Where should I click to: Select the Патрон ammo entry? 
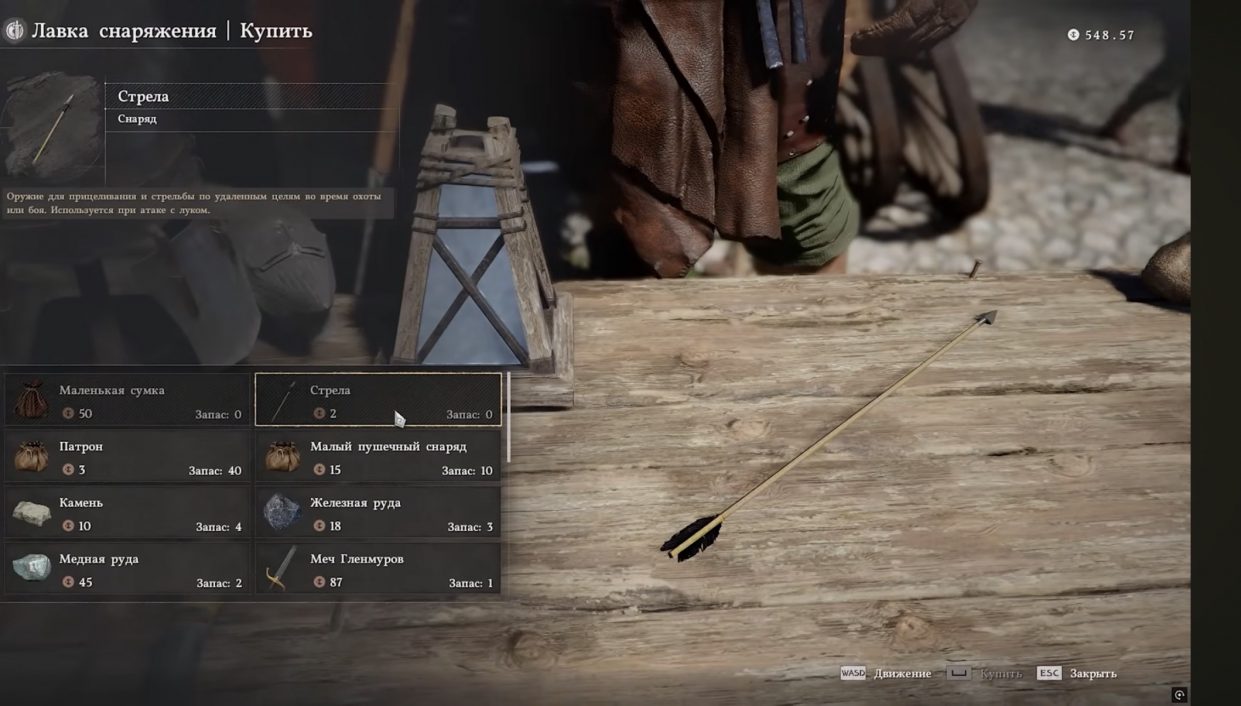[x=127, y=457]
